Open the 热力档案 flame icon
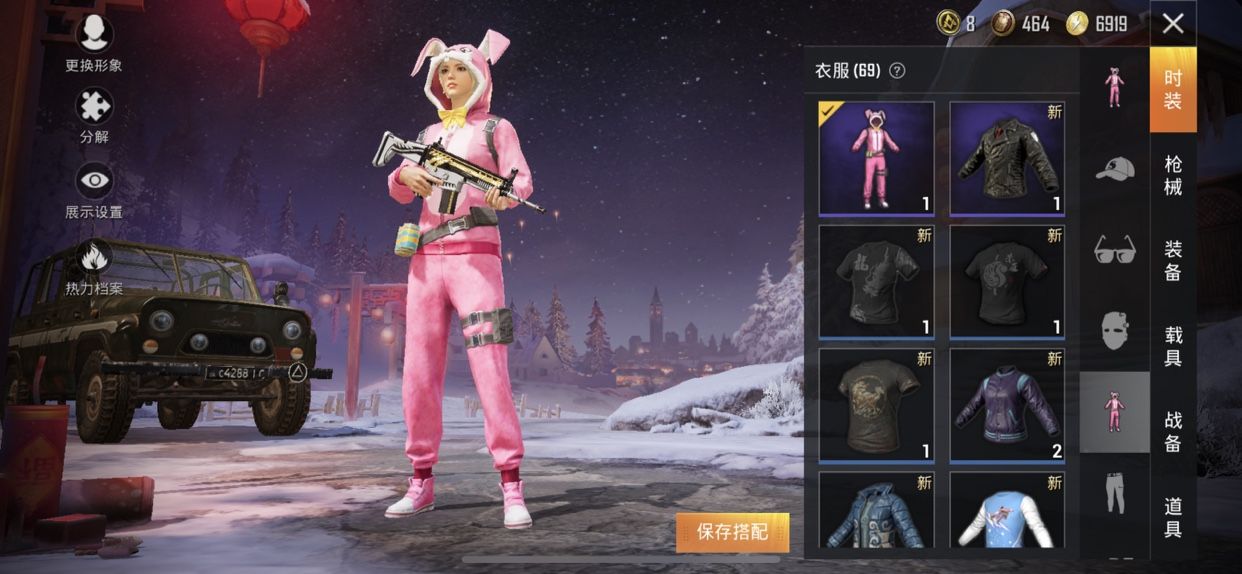1242x574 pixels. pos(94,265)
